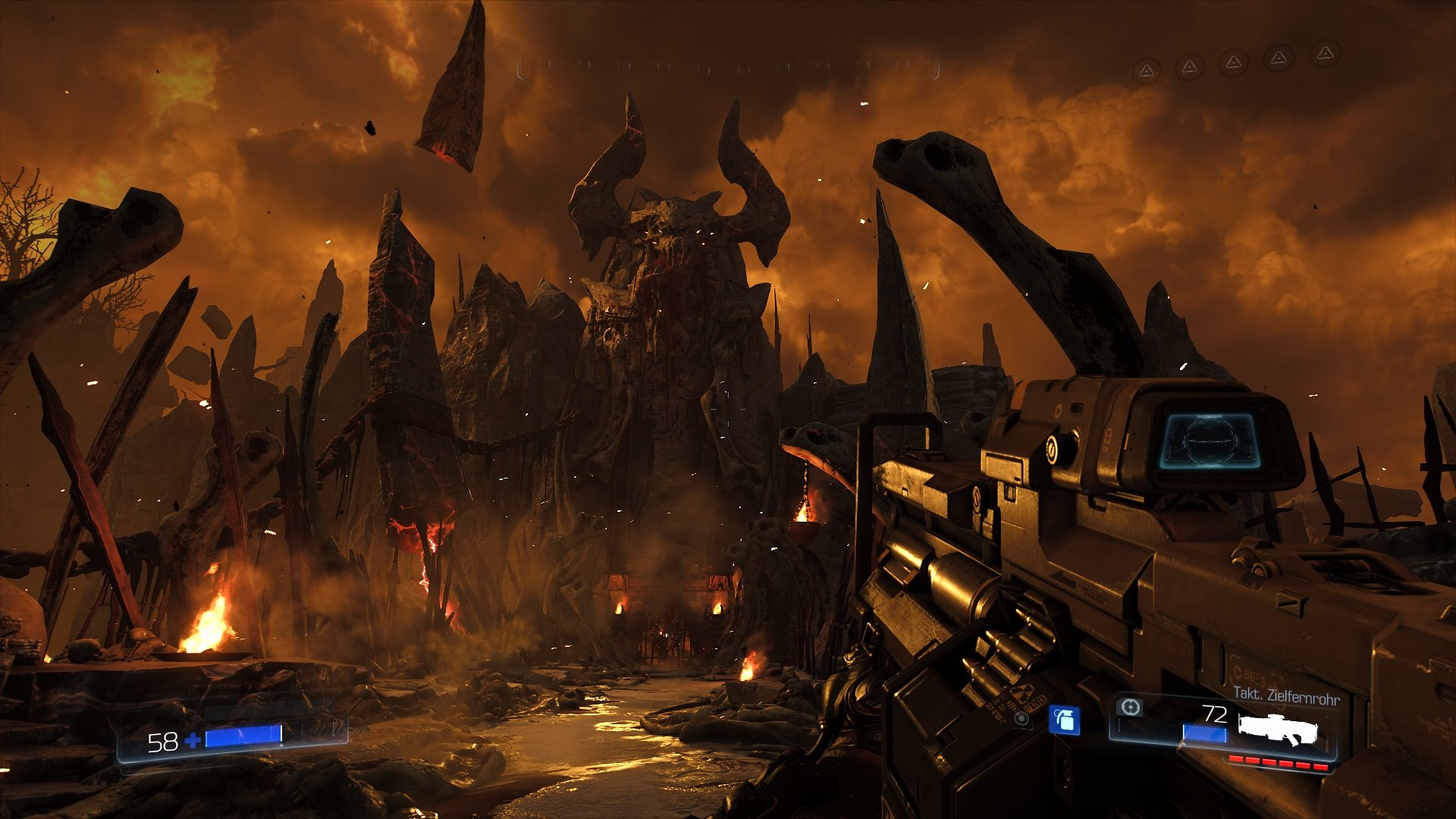The height and width of the screenshot is (819, 1456).
Task: Select the blue frag grenade icon
Action: pyautogui.click(x=1064, y=720)
